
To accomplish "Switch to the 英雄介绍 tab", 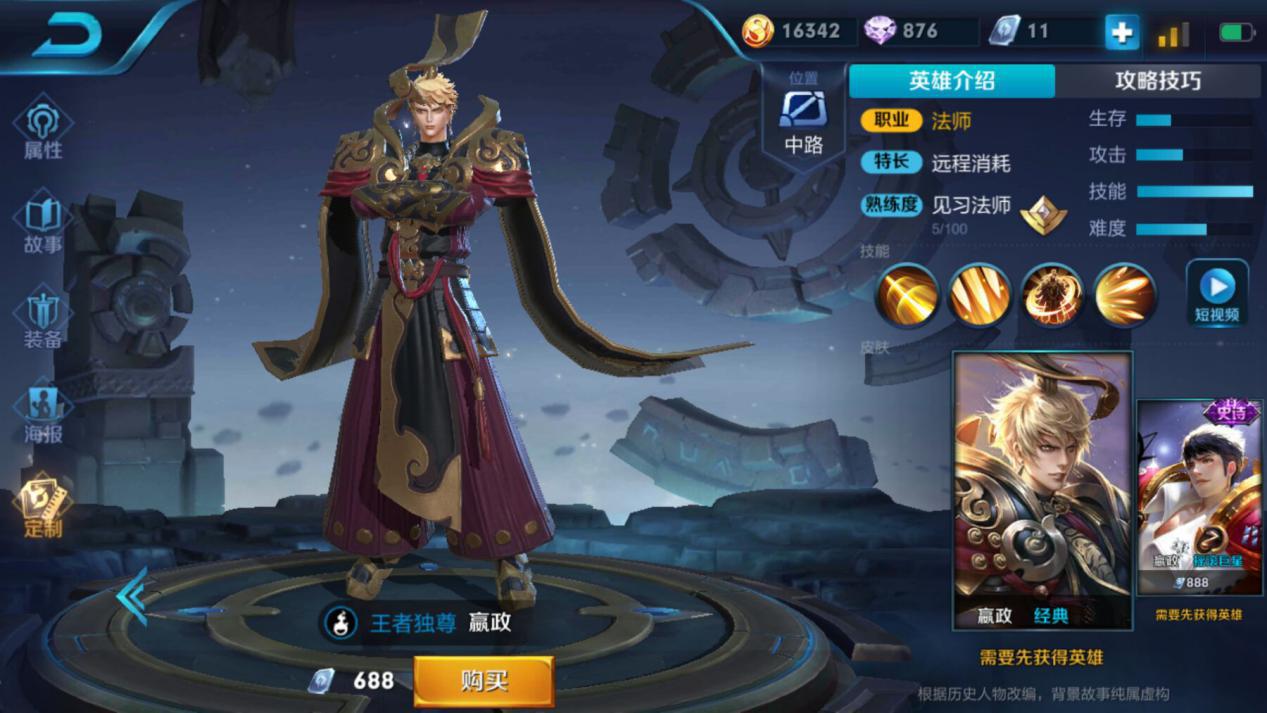I will [951, 81].
